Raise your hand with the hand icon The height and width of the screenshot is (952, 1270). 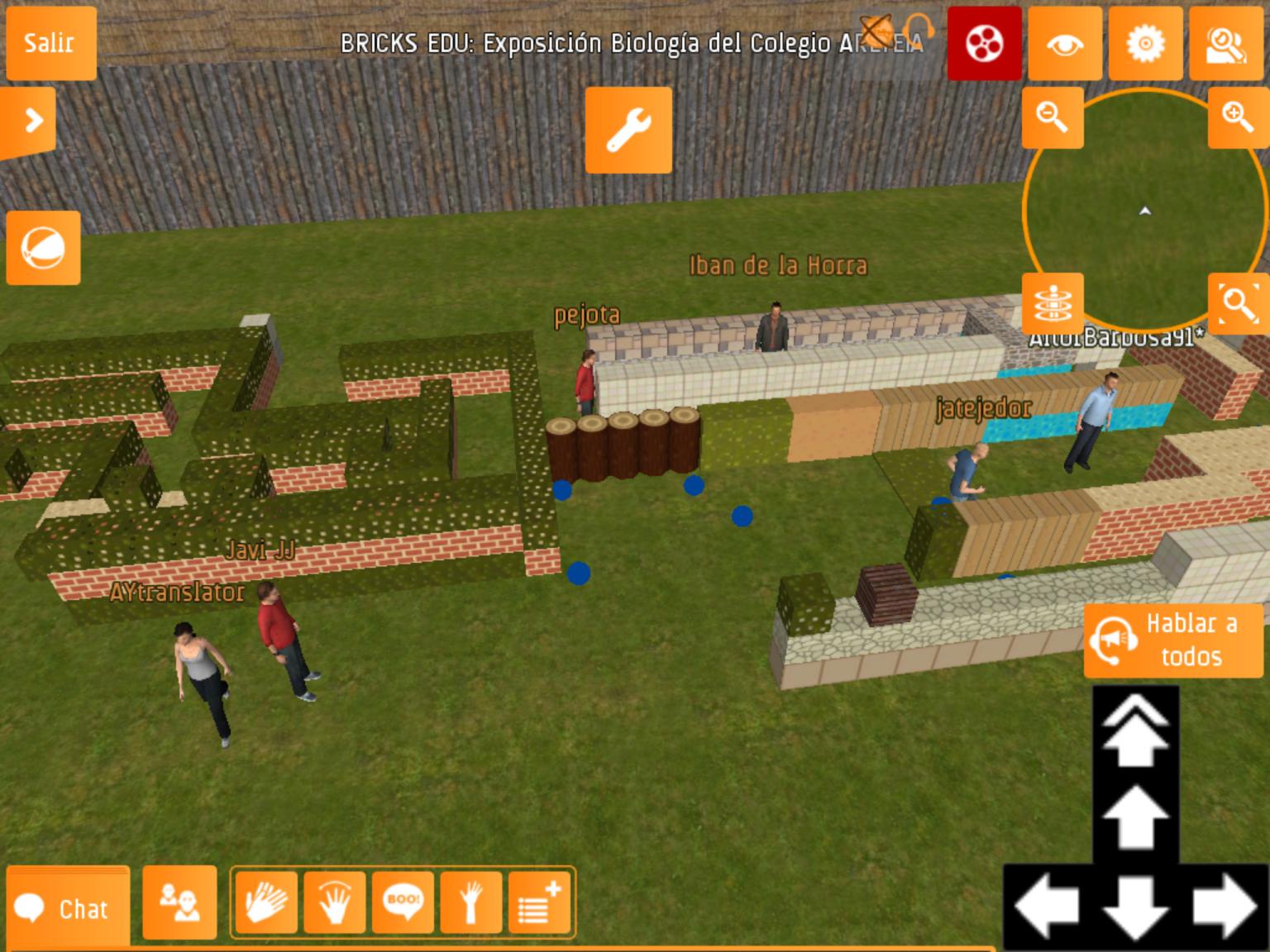click(471, 902)
